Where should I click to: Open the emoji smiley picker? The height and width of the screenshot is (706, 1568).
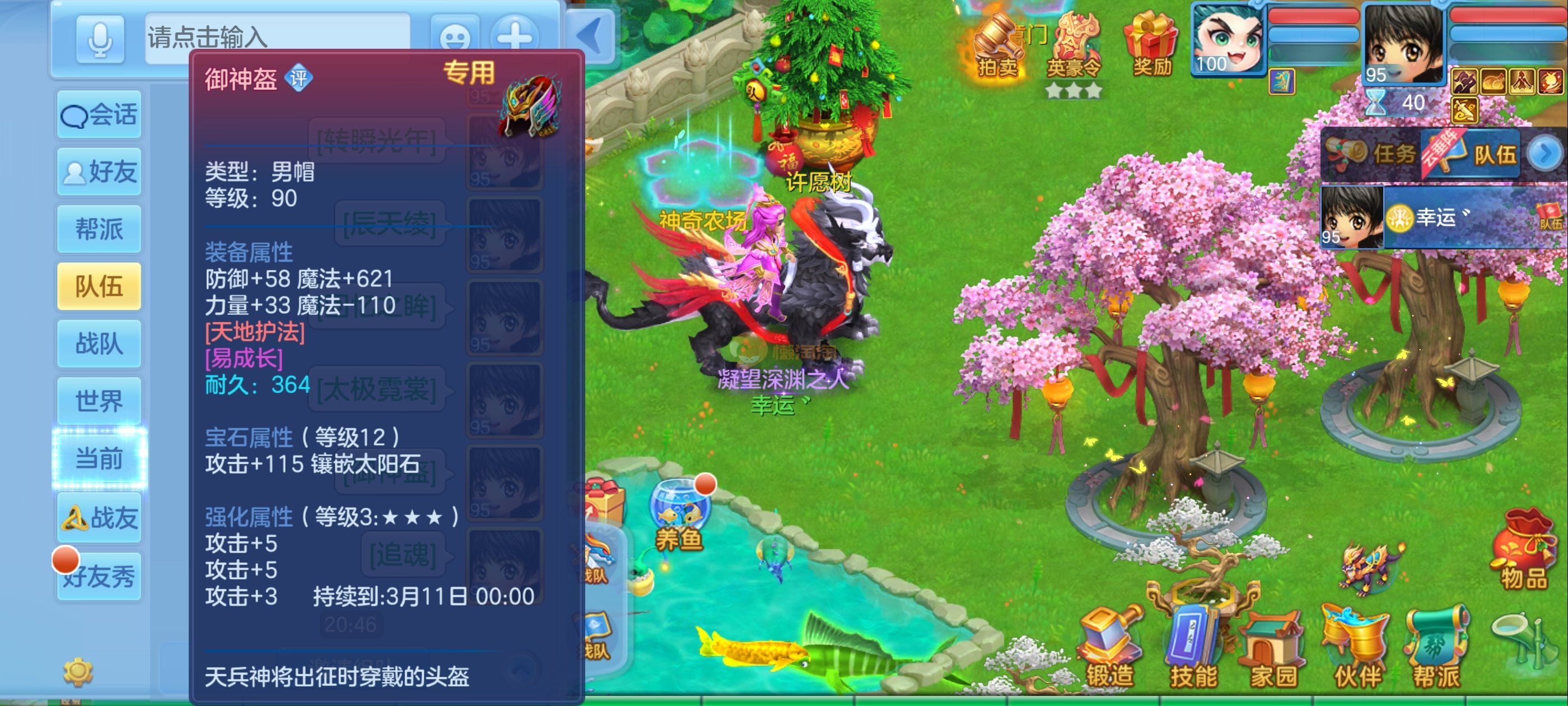454,38
